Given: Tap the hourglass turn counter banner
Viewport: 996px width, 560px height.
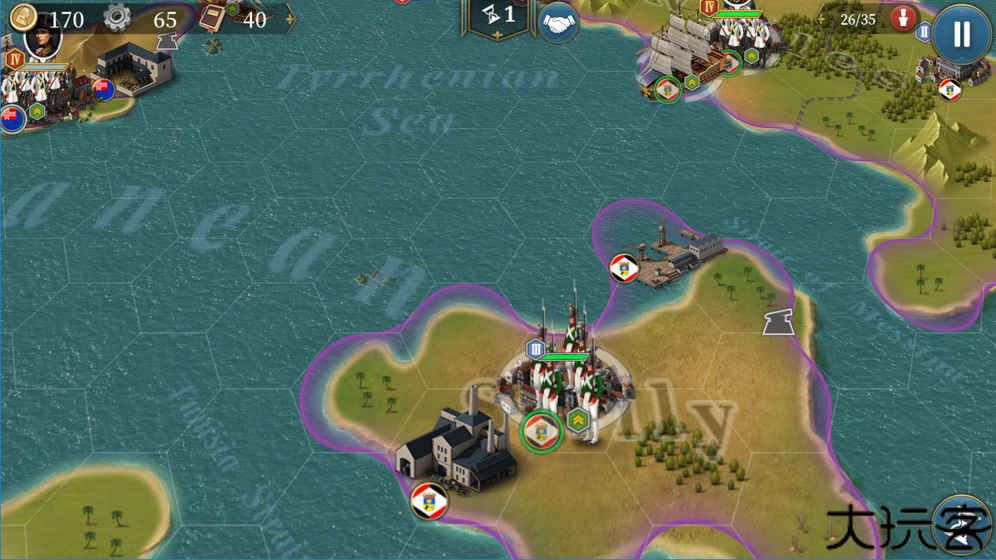Looking at the screenshot, I should coord(498,17).
